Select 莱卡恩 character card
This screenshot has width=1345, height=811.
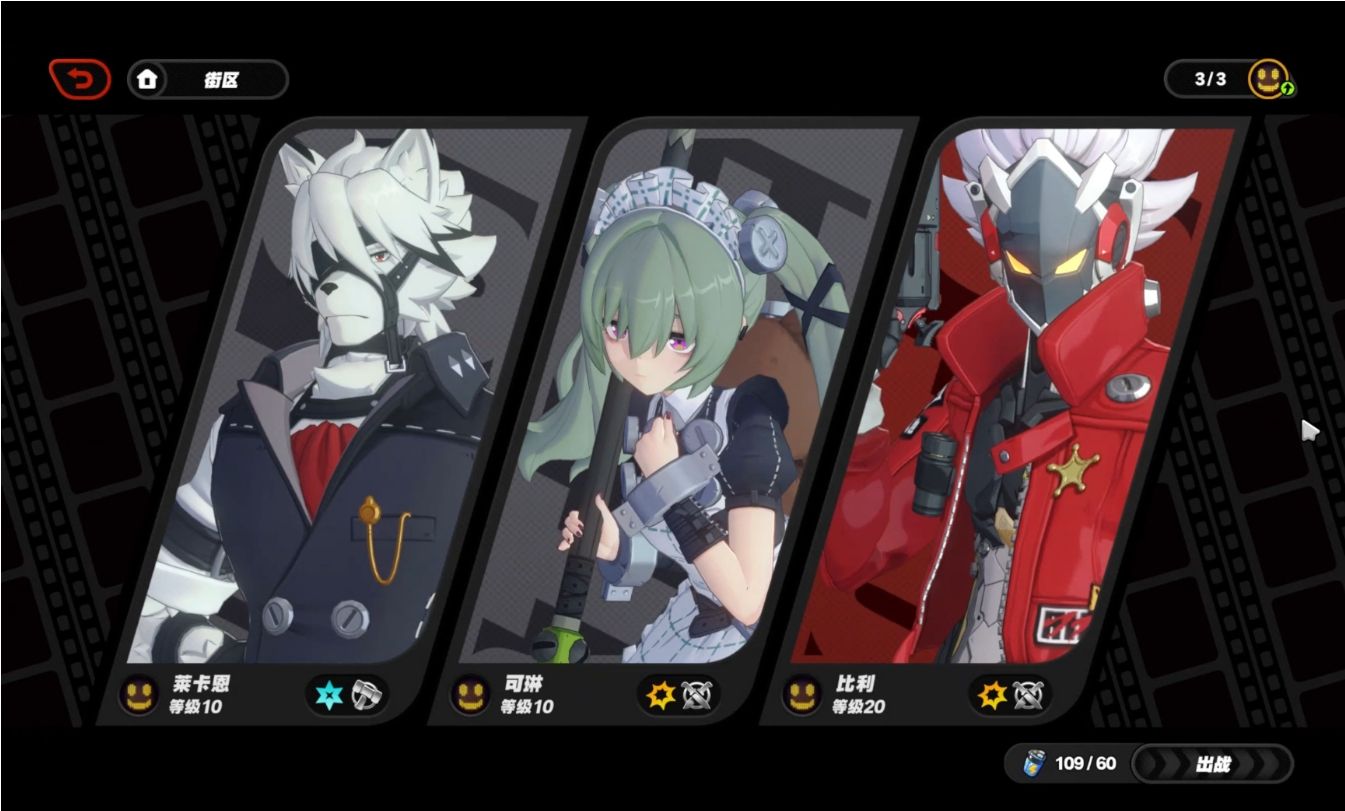(340, 400)
